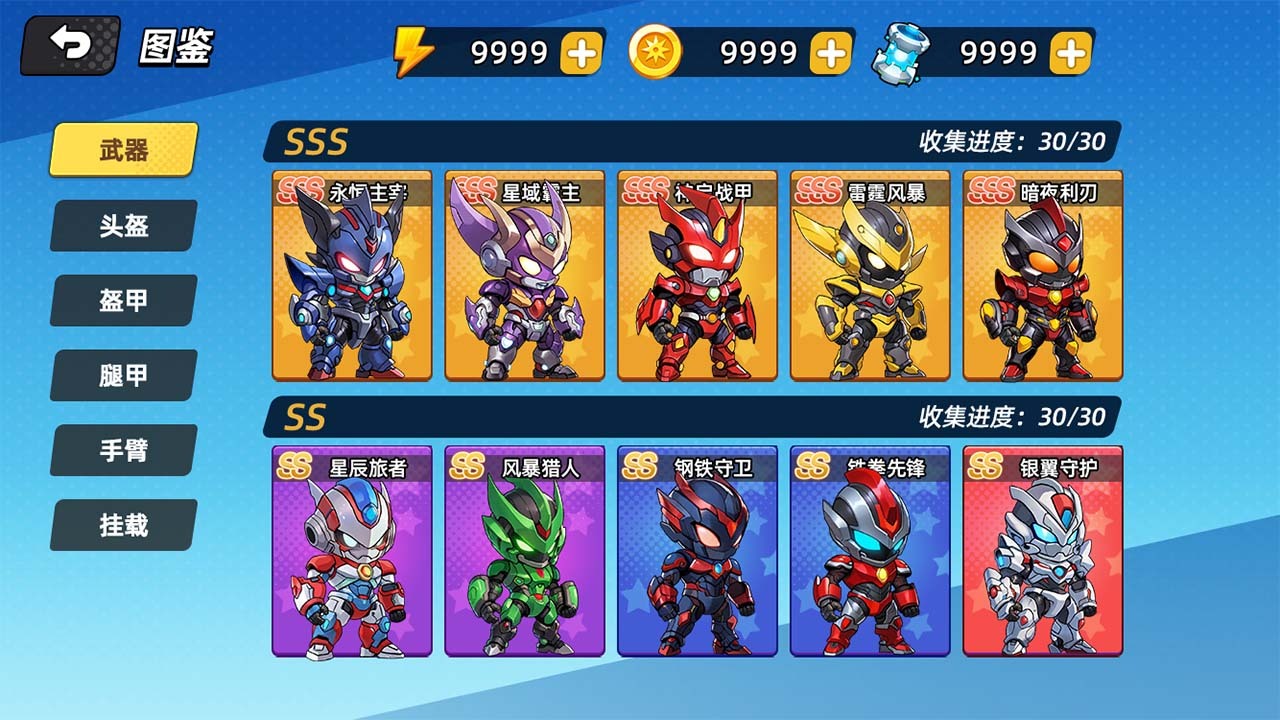Open the 盔甲 armor category
The height and width of the screenshot is (720, 1280).
121,301
